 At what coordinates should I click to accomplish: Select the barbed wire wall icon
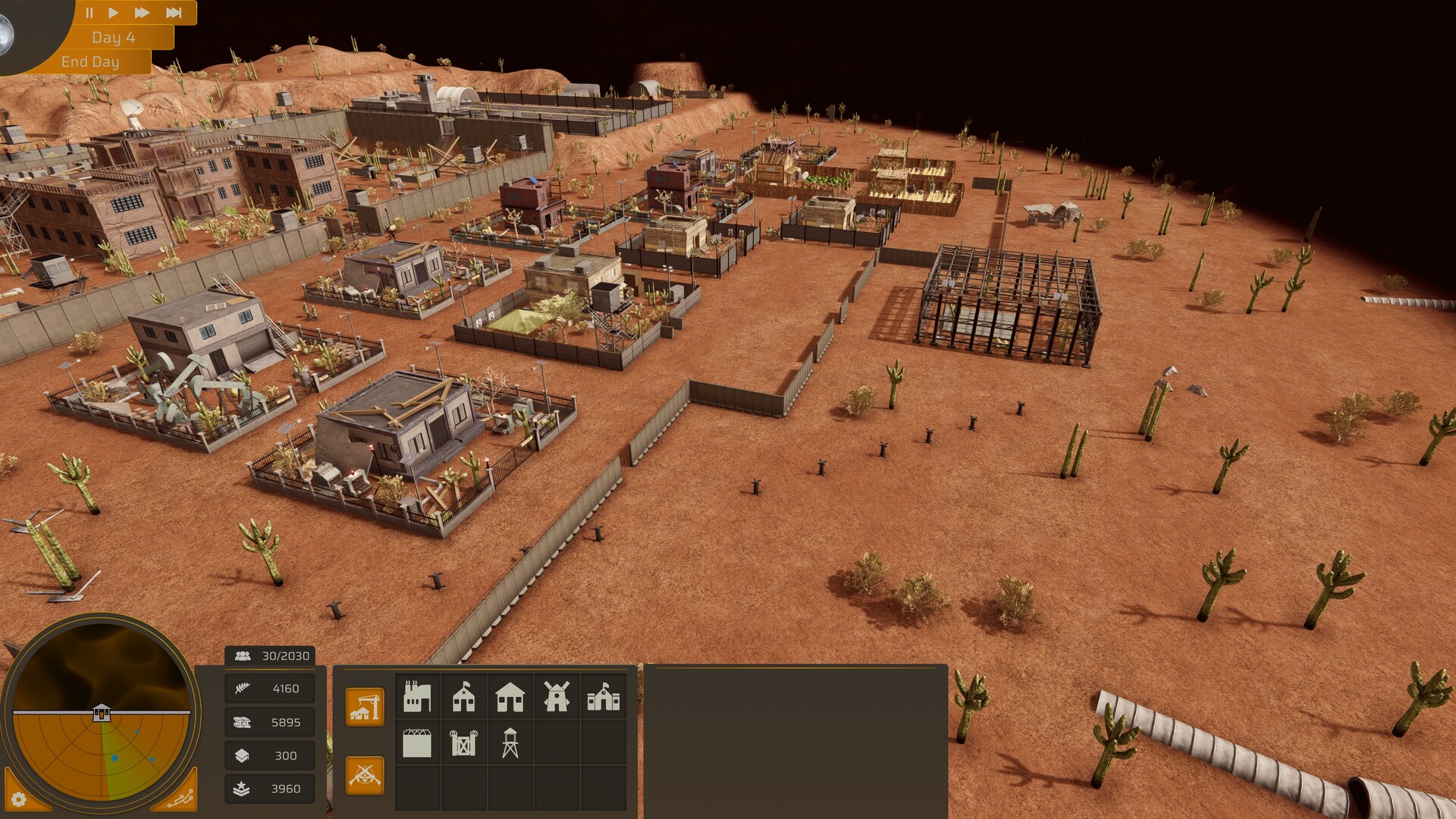point(418,745)
